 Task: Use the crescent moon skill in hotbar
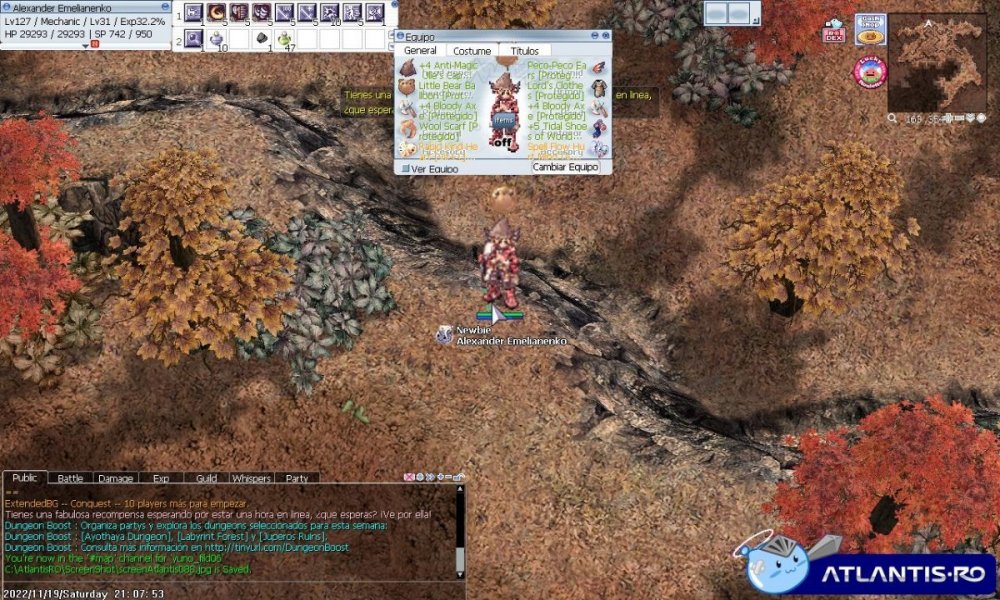tap(216, 12)
